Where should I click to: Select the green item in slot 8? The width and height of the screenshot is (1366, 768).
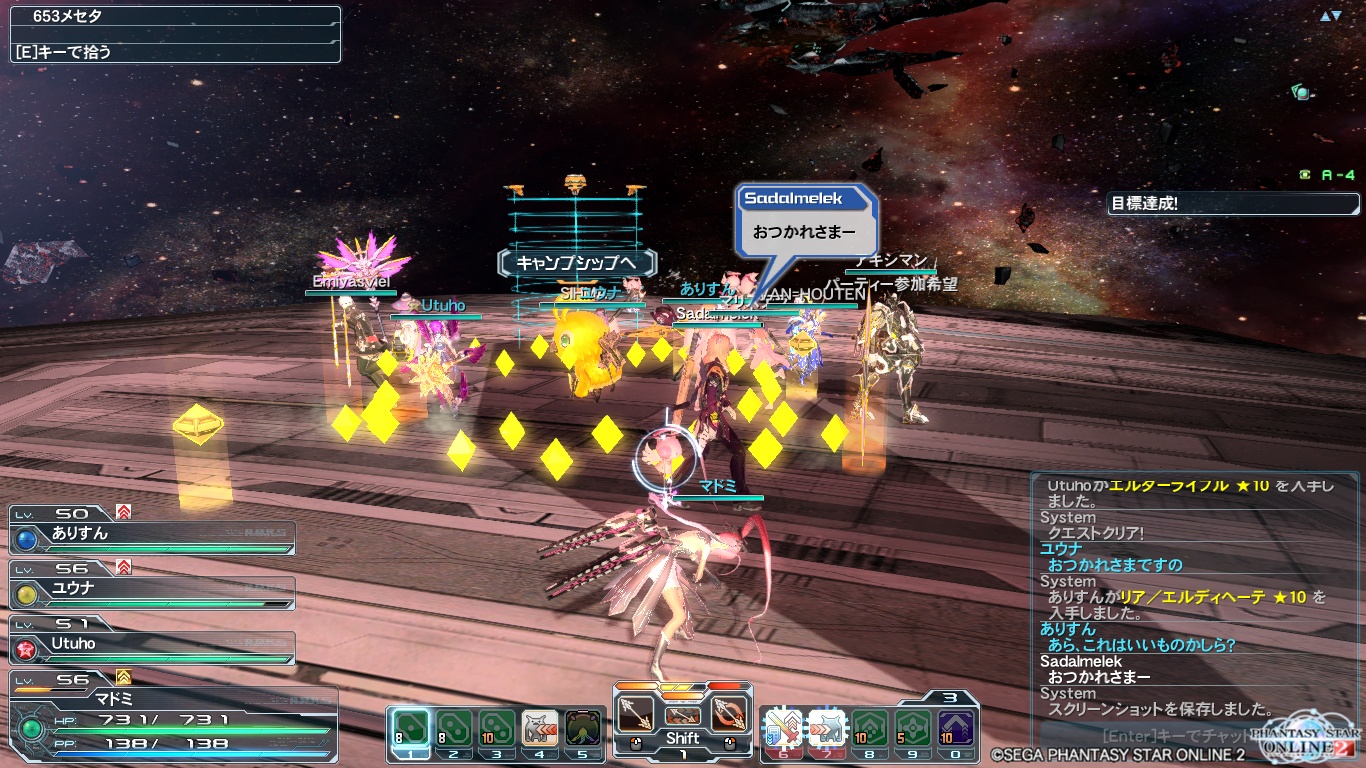[870, 728]
